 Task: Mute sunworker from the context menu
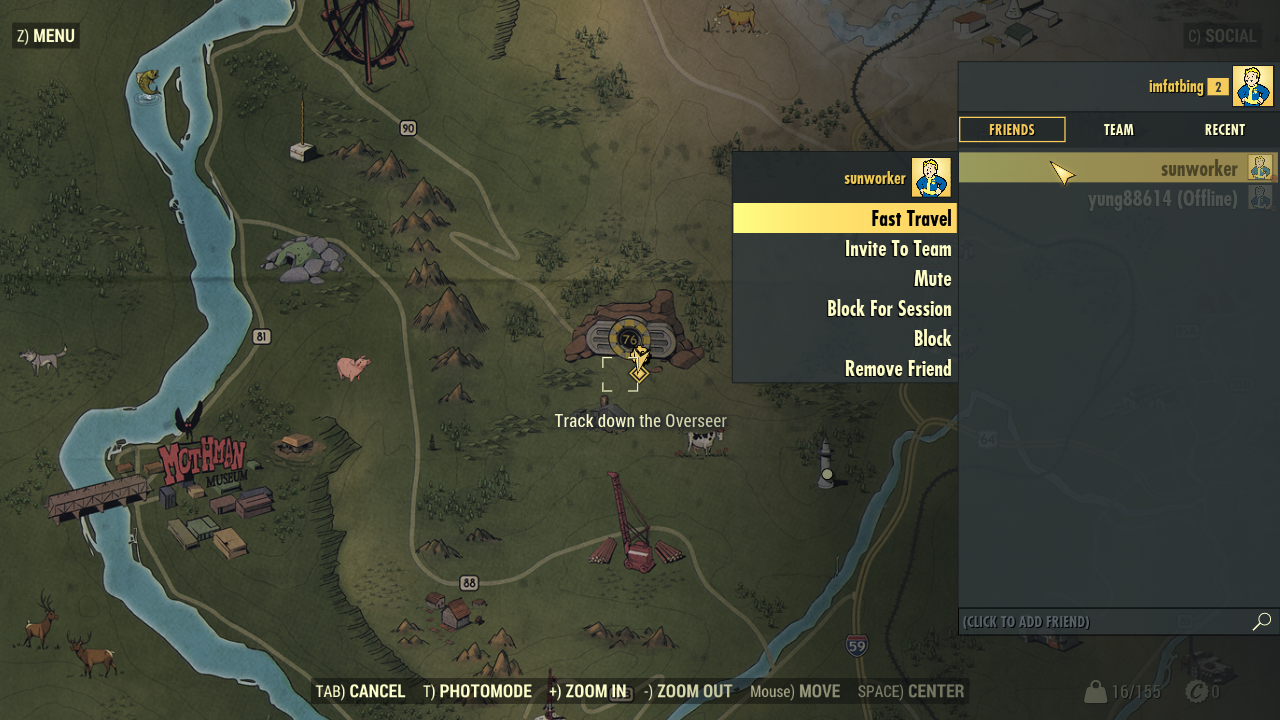pyautogui.click(x=845, y=279)
